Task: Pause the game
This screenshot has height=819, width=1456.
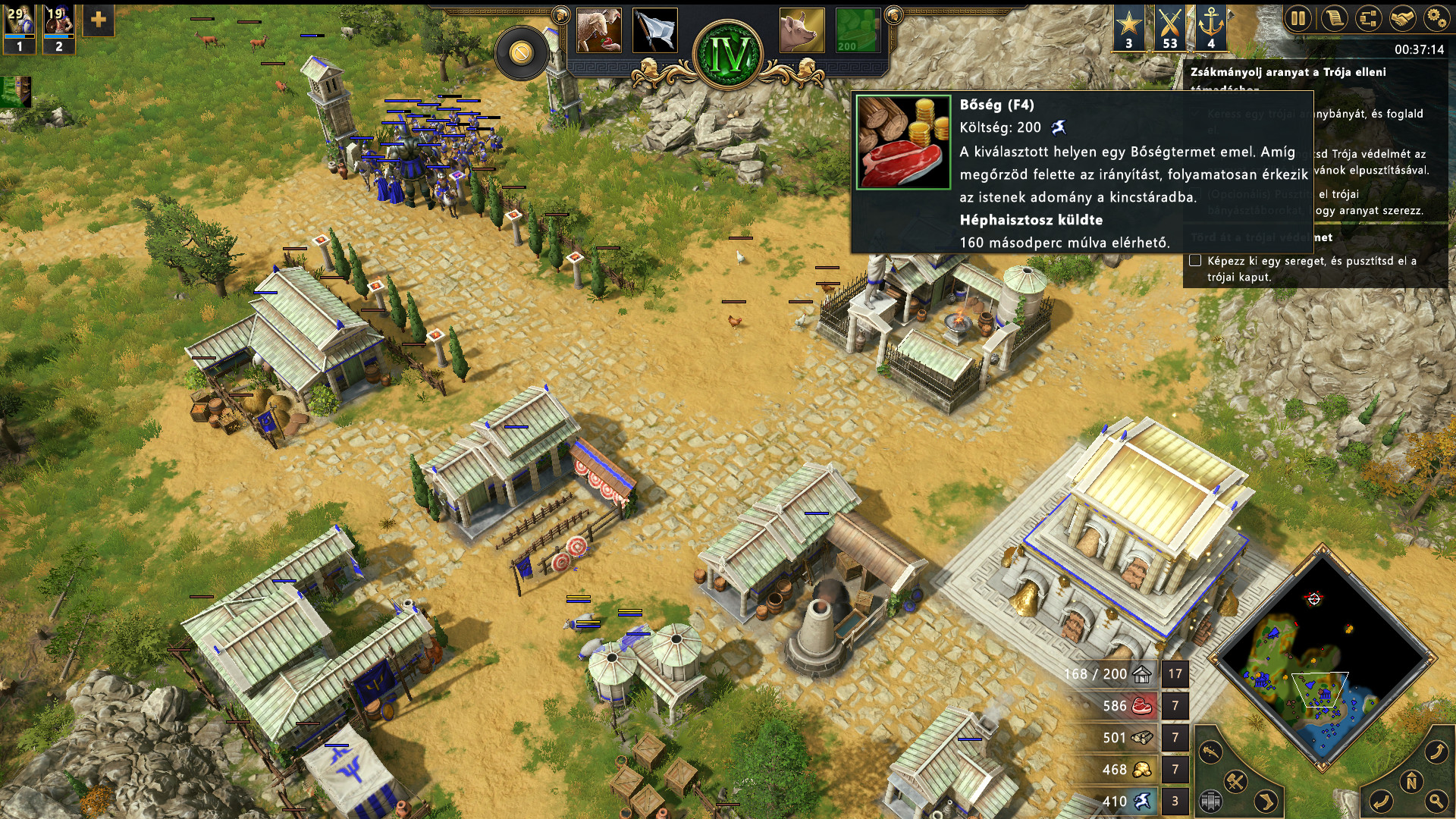Action: point(1298,18)
